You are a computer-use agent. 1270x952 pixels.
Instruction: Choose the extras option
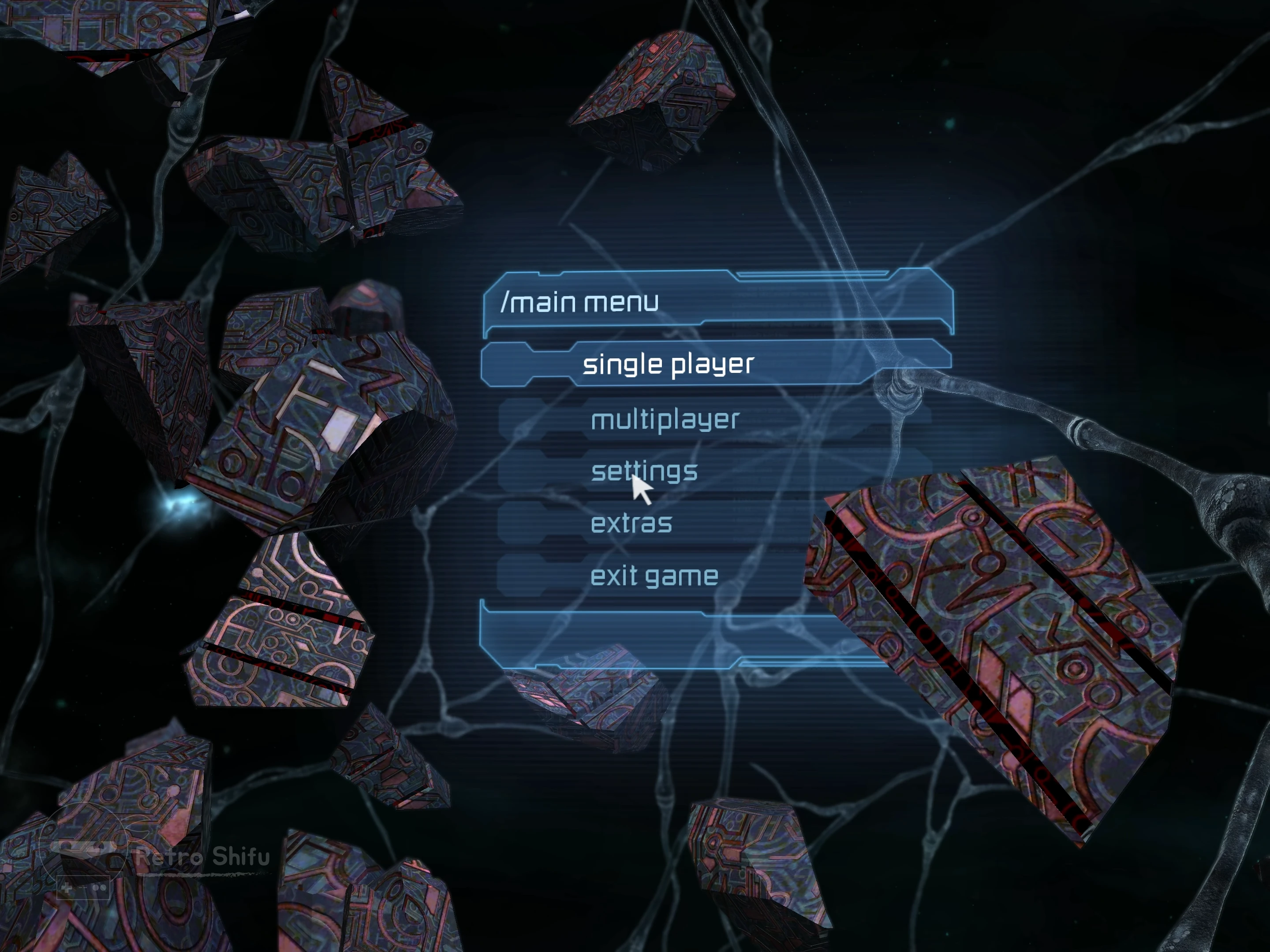click(631, 523)
